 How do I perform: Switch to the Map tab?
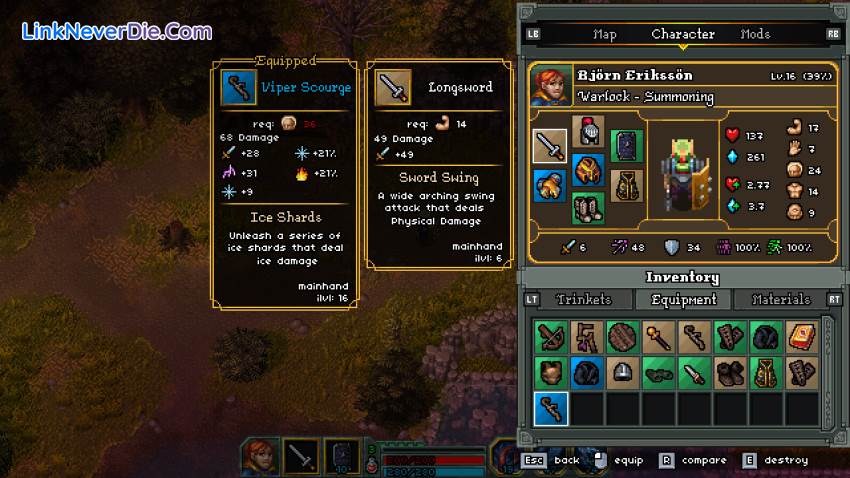pos(605,34)
